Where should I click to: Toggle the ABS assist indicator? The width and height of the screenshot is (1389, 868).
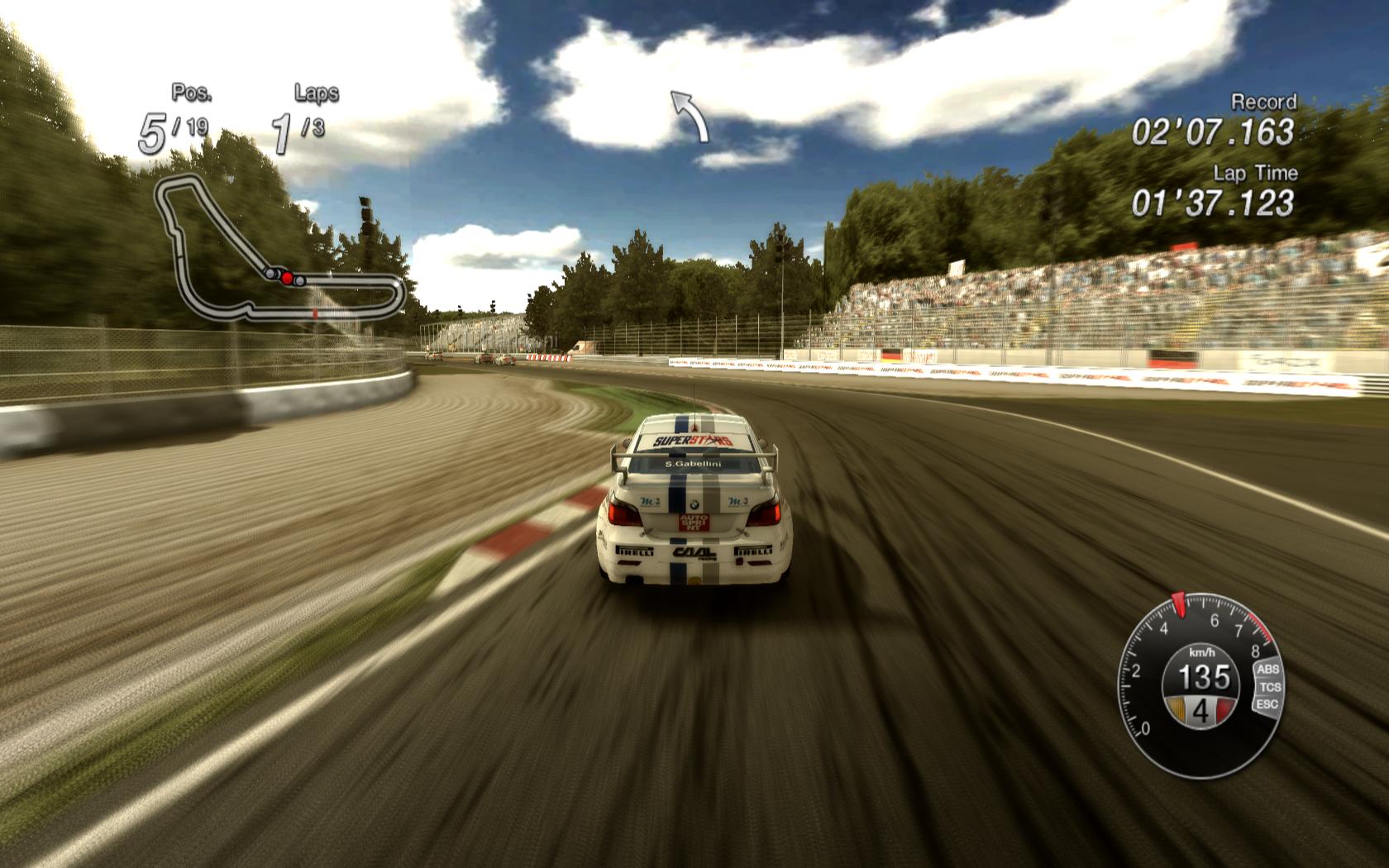coord(1267,670)
